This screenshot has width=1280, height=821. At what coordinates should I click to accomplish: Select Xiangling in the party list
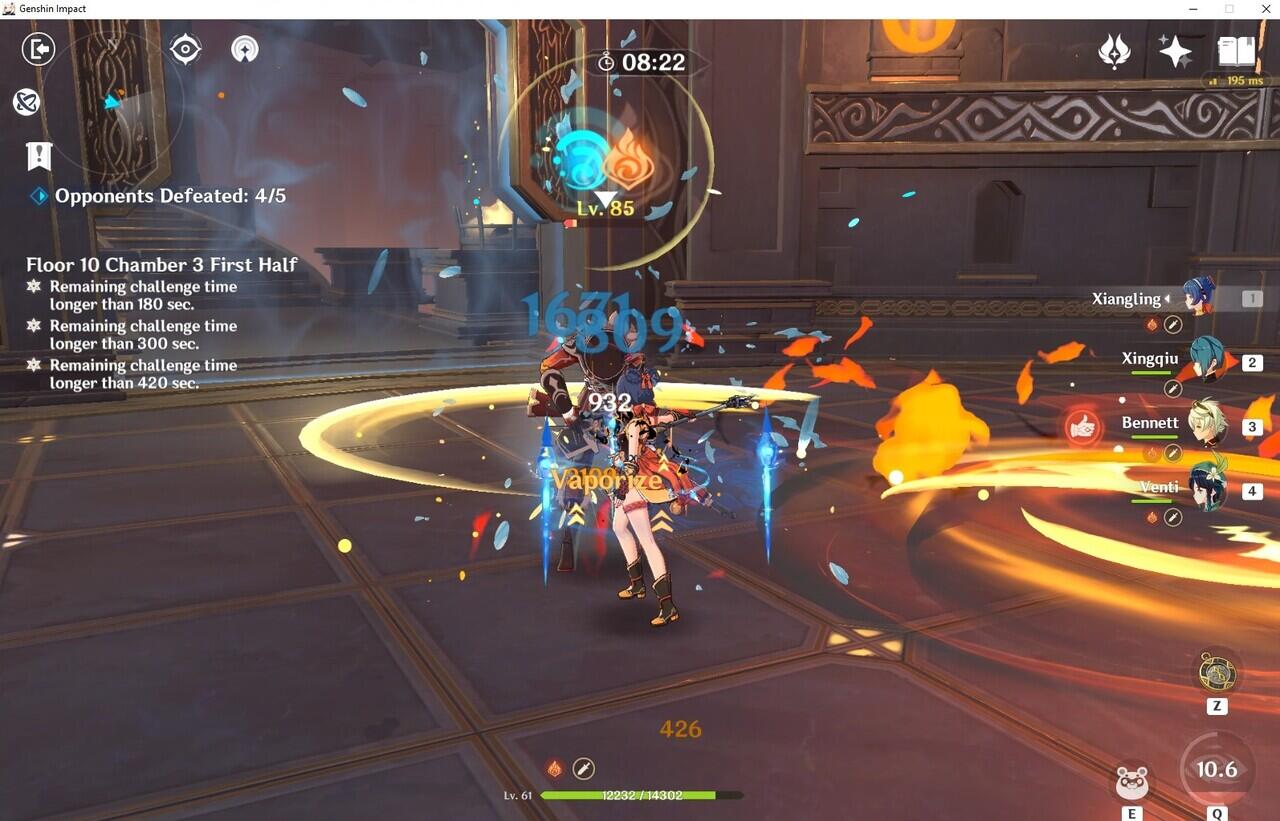1198,298
